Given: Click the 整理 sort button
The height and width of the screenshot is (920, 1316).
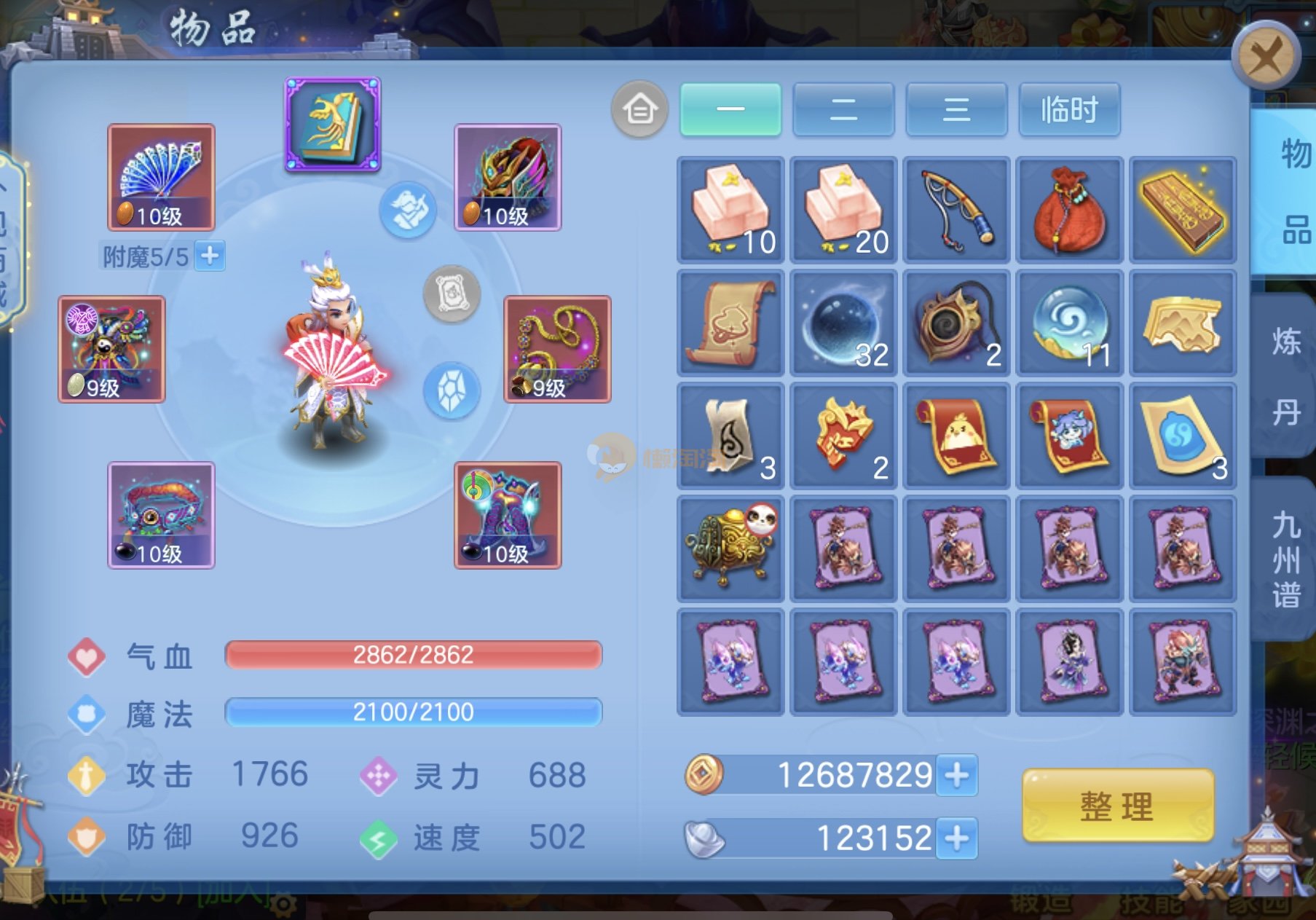Looking at the screenshot, I should point(1117,806).
